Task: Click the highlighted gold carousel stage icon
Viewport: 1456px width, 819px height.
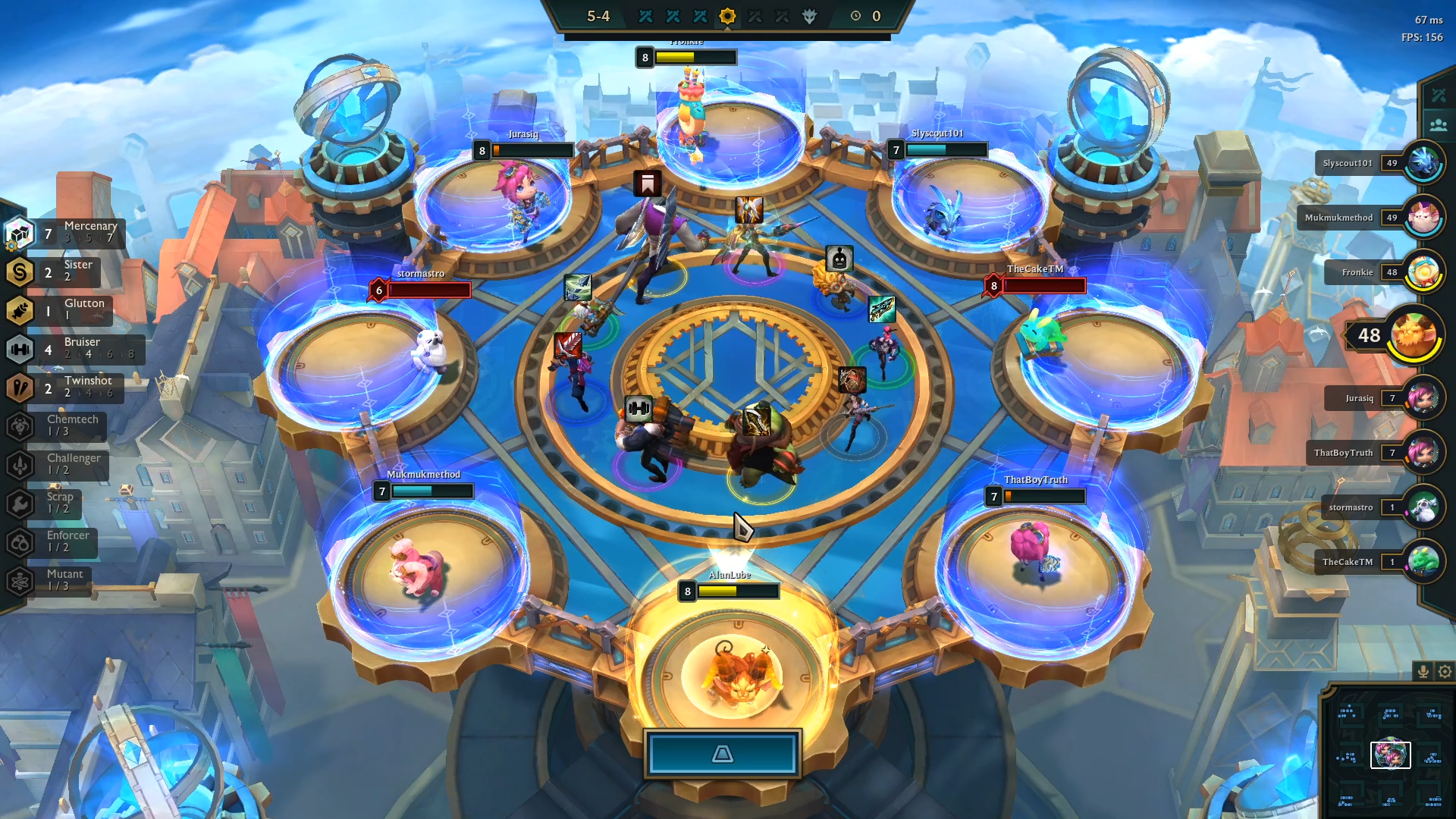Action: tap(727, 17)
